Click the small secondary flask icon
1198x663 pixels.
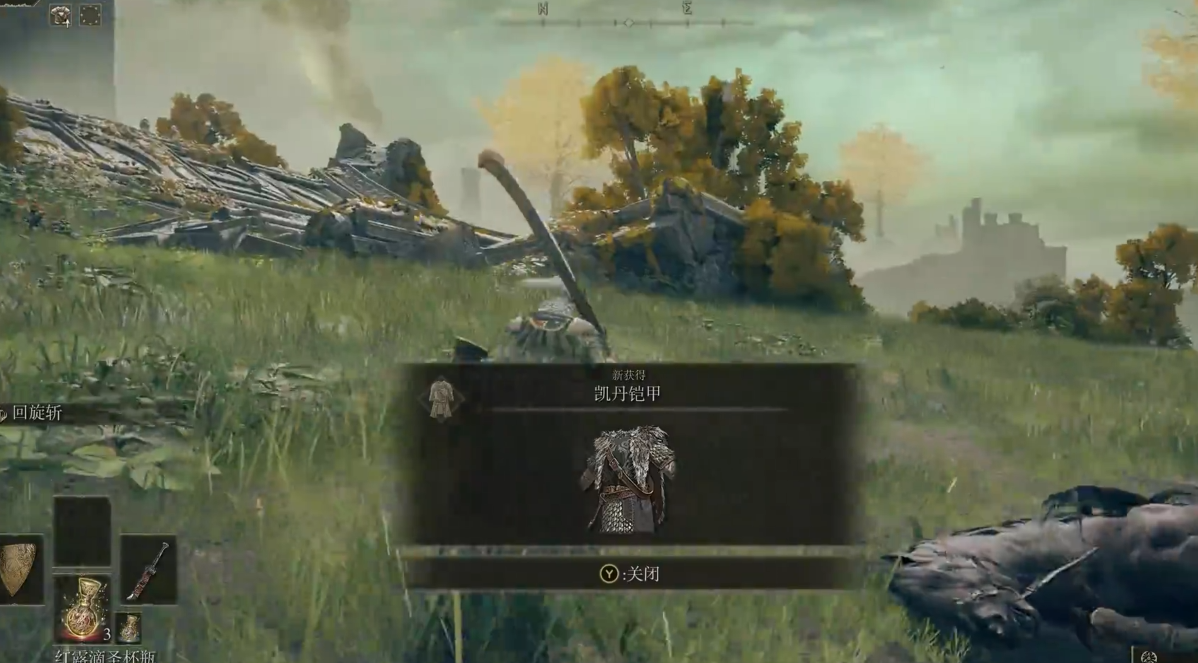pyautogui.click(x=129, y=628)
